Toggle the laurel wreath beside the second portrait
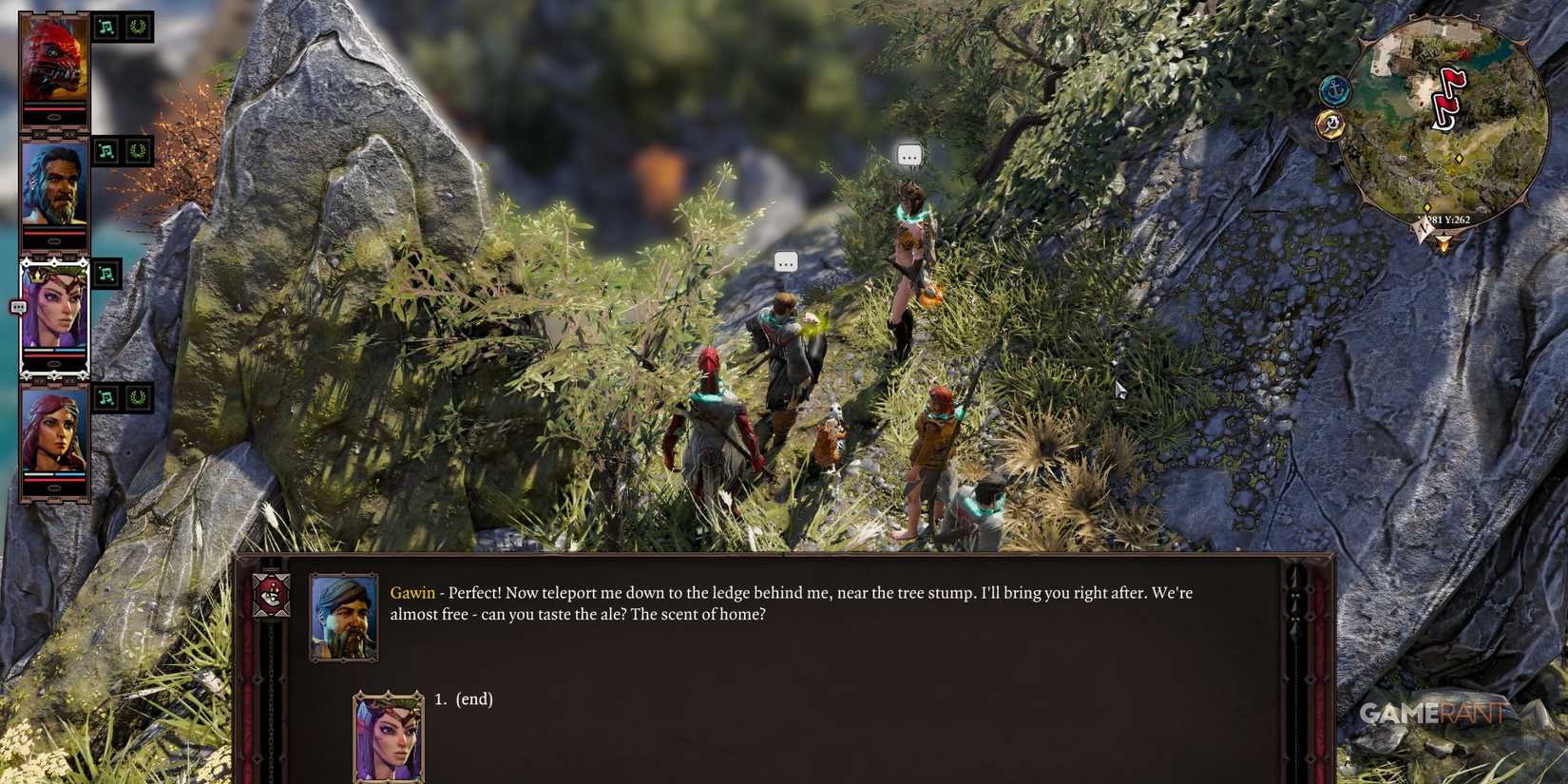Viewport: 1568px width, 784px height. click(141, 150)
